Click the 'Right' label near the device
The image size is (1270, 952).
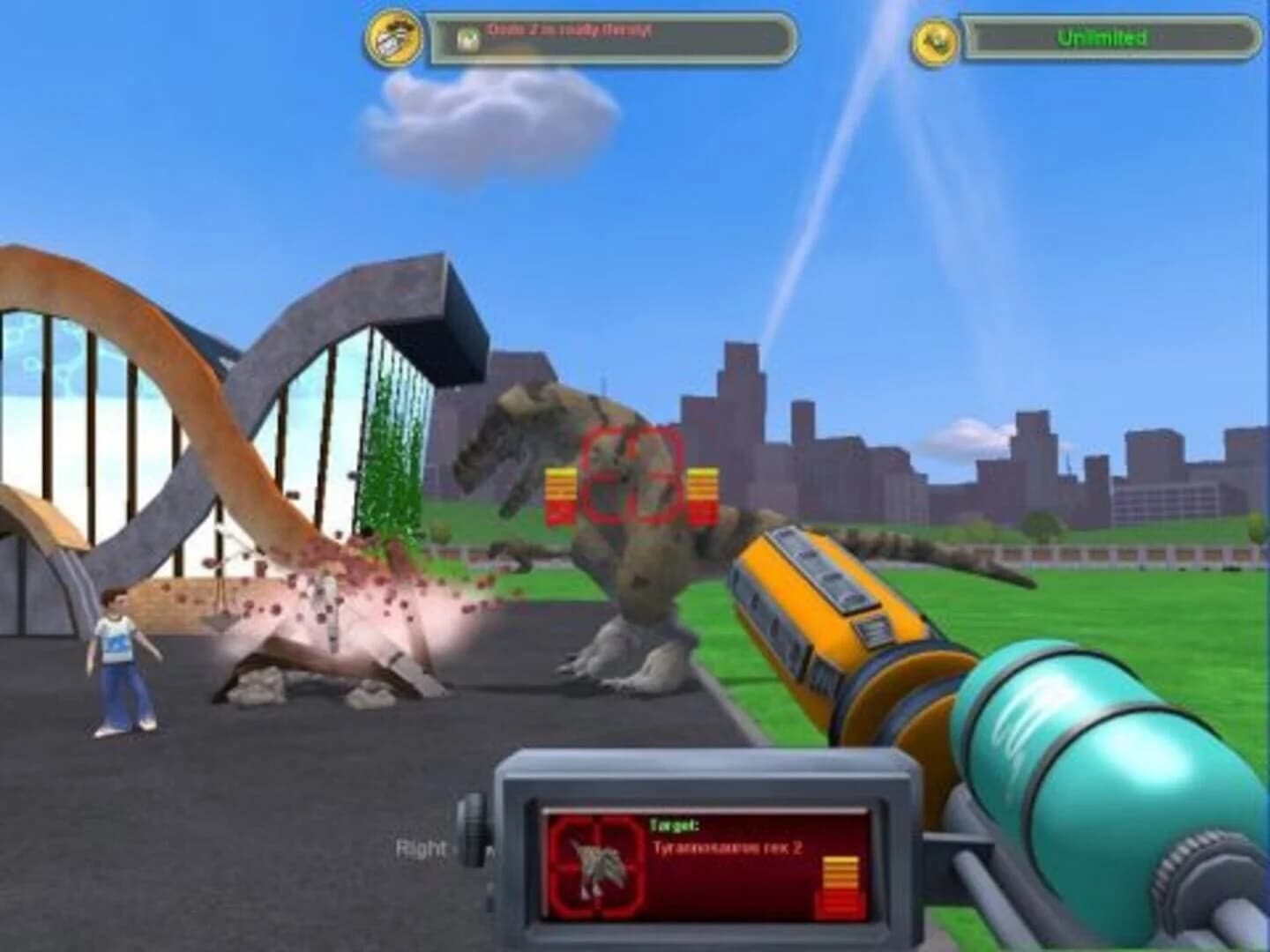422,849
